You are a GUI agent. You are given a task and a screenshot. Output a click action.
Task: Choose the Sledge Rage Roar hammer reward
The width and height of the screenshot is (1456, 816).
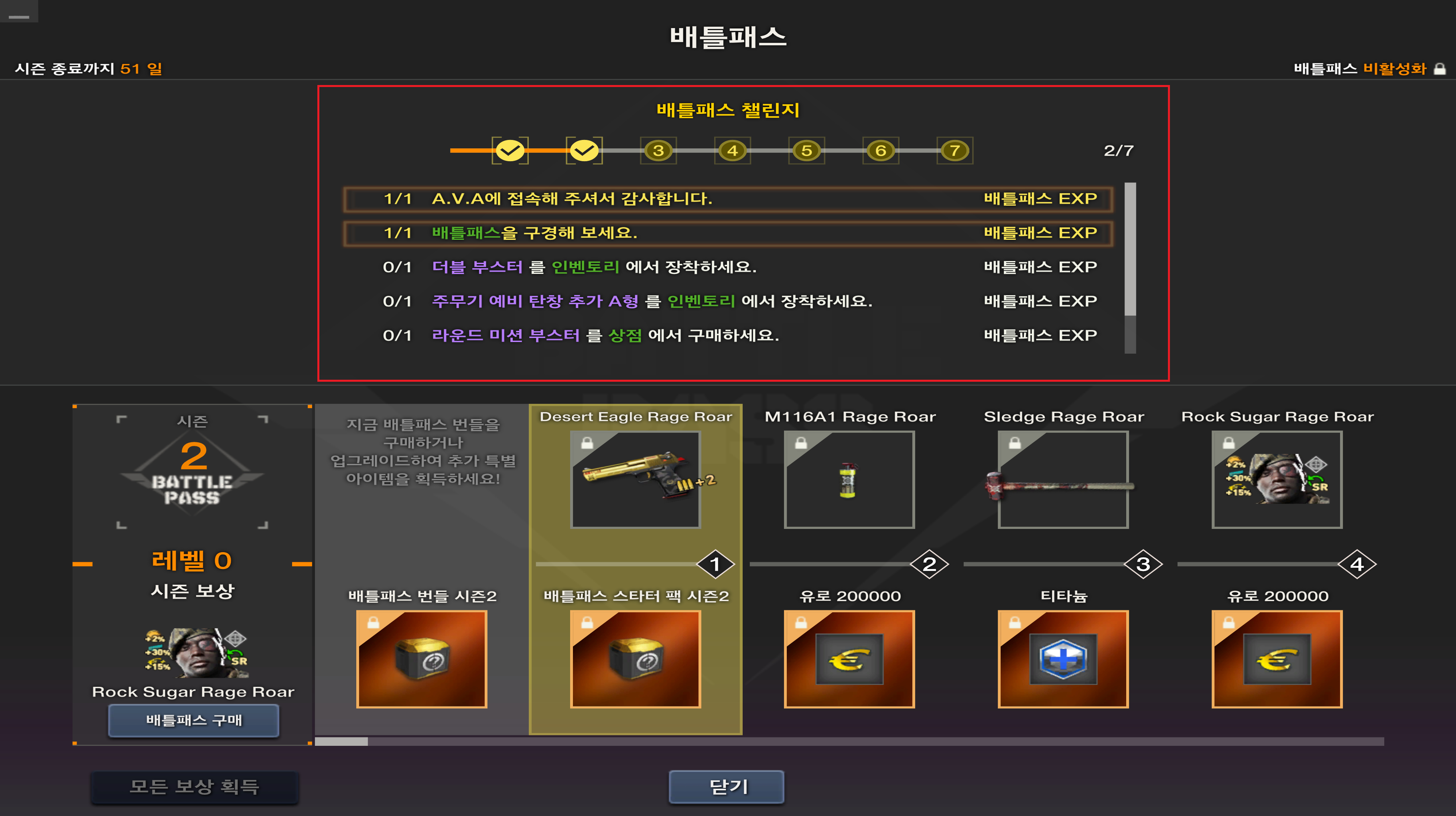(1062, 480)
